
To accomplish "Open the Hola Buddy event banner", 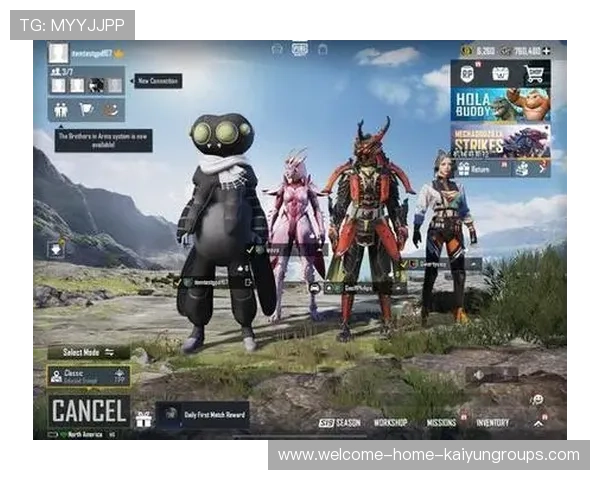I will [x=500, y=104].
